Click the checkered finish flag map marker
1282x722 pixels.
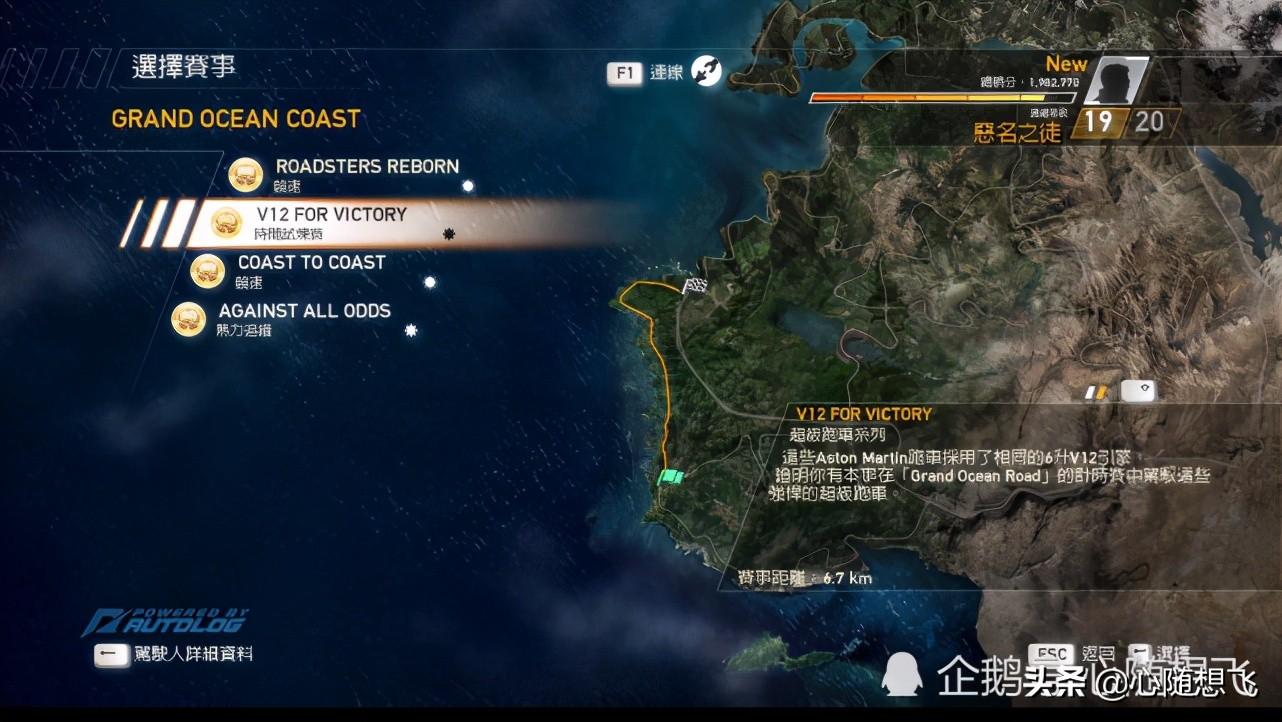tap(694, 287)
